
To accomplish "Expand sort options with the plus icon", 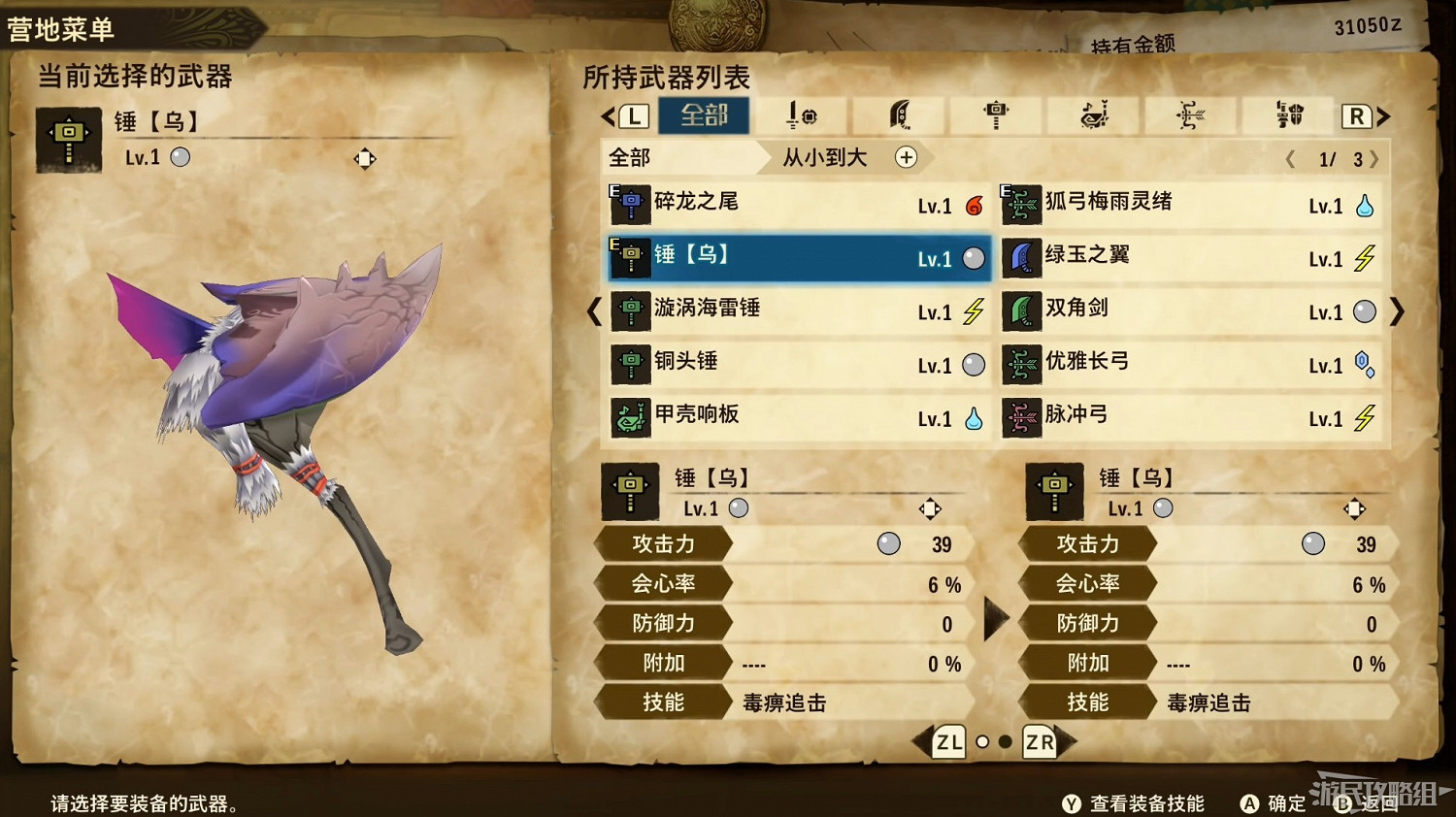I will pos(907,157).
